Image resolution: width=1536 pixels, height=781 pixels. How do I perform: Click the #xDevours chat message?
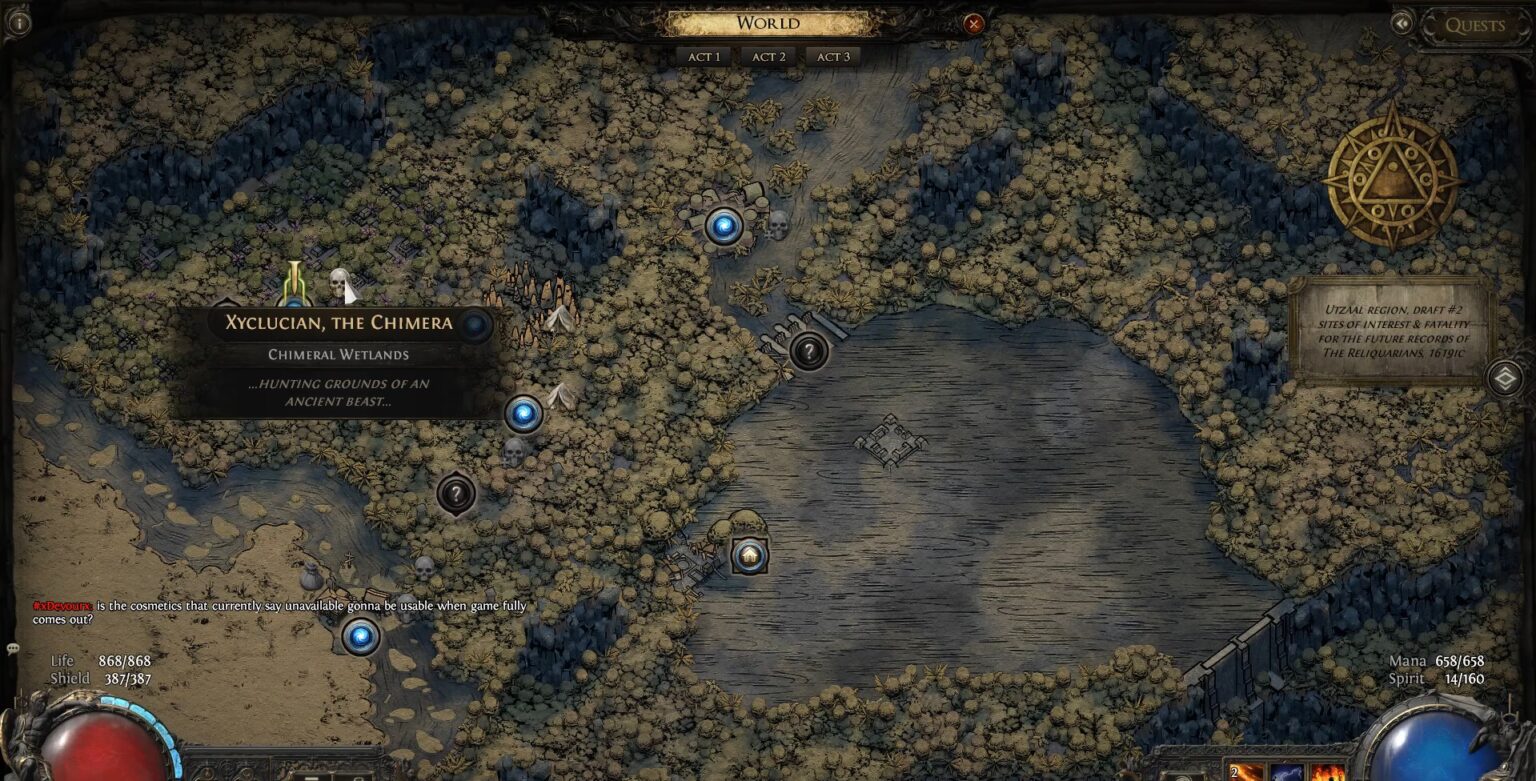coord(63,605)
